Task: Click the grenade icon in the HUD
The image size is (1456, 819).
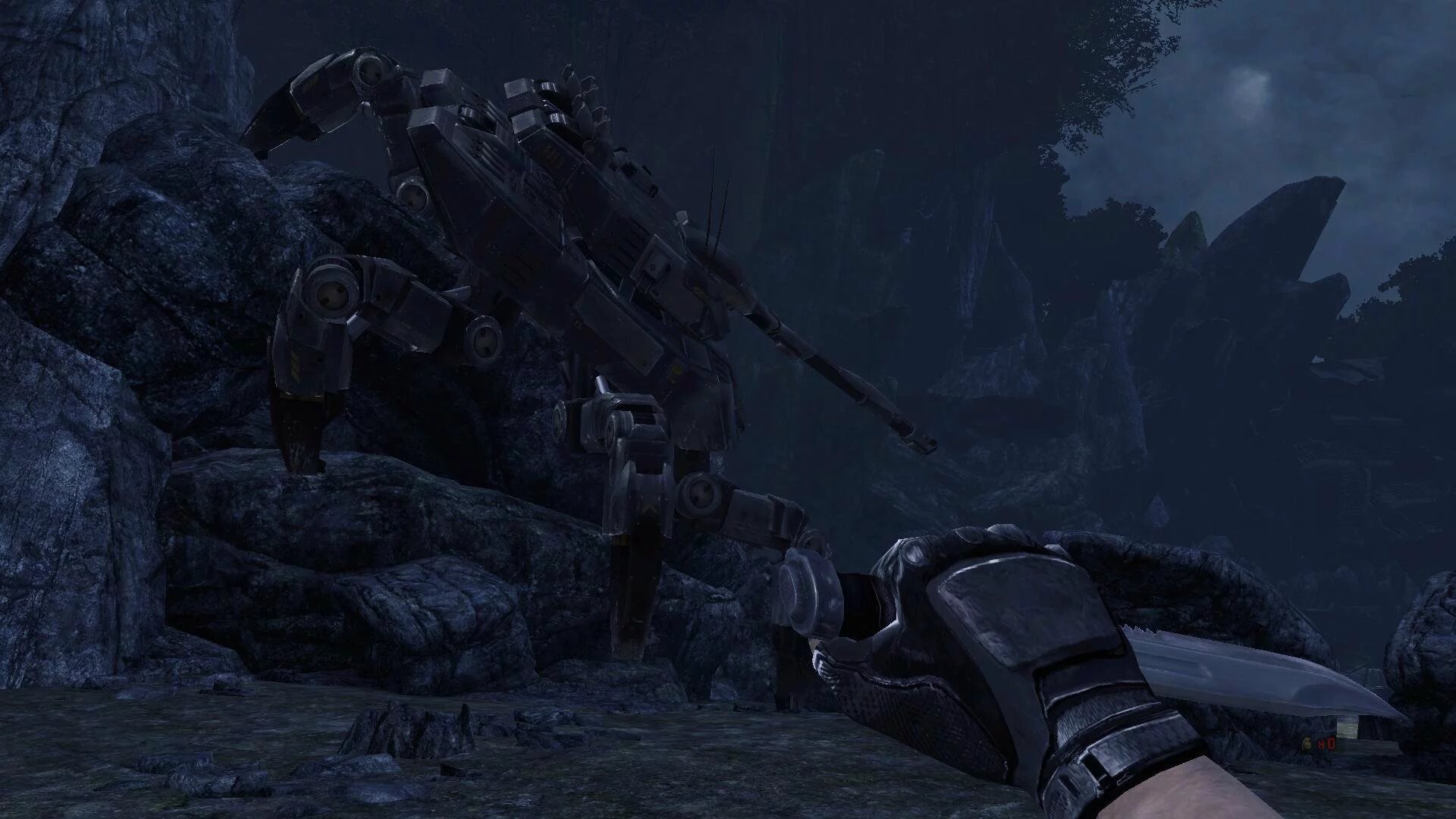Action: (1307, 743)
